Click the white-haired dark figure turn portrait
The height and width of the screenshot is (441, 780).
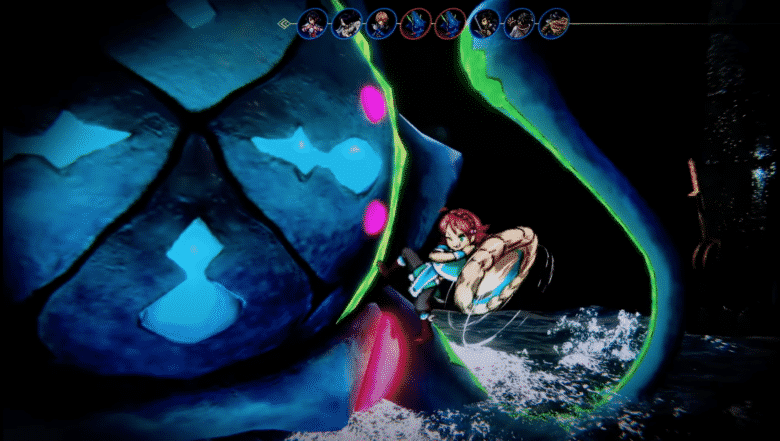[347, 23]
